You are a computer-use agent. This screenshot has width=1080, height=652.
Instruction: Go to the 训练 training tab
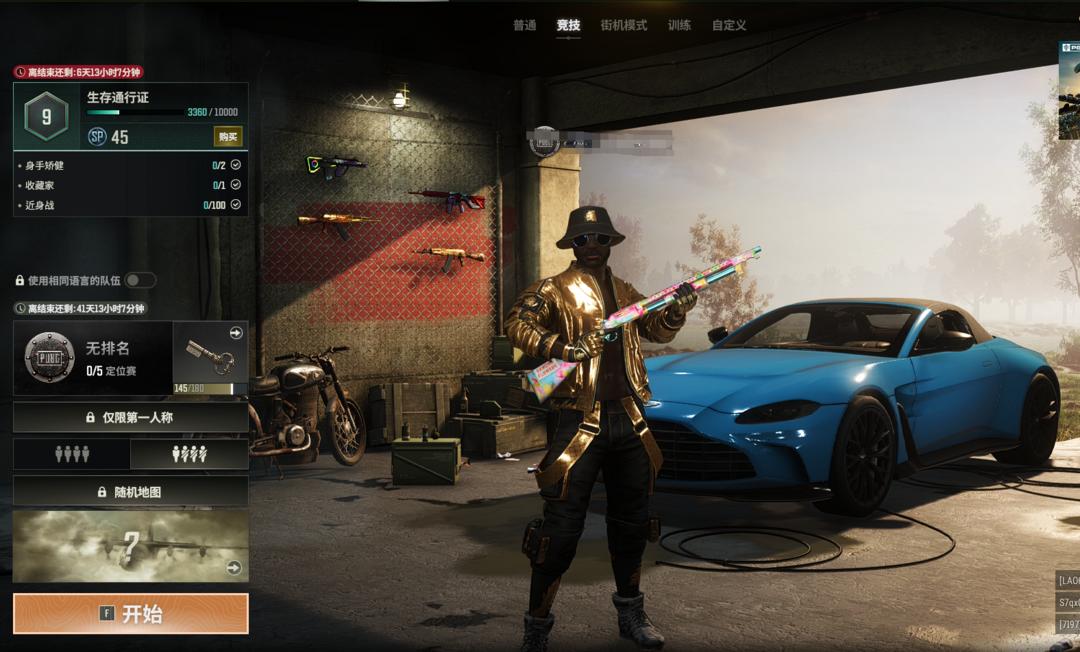pos(679,25)
